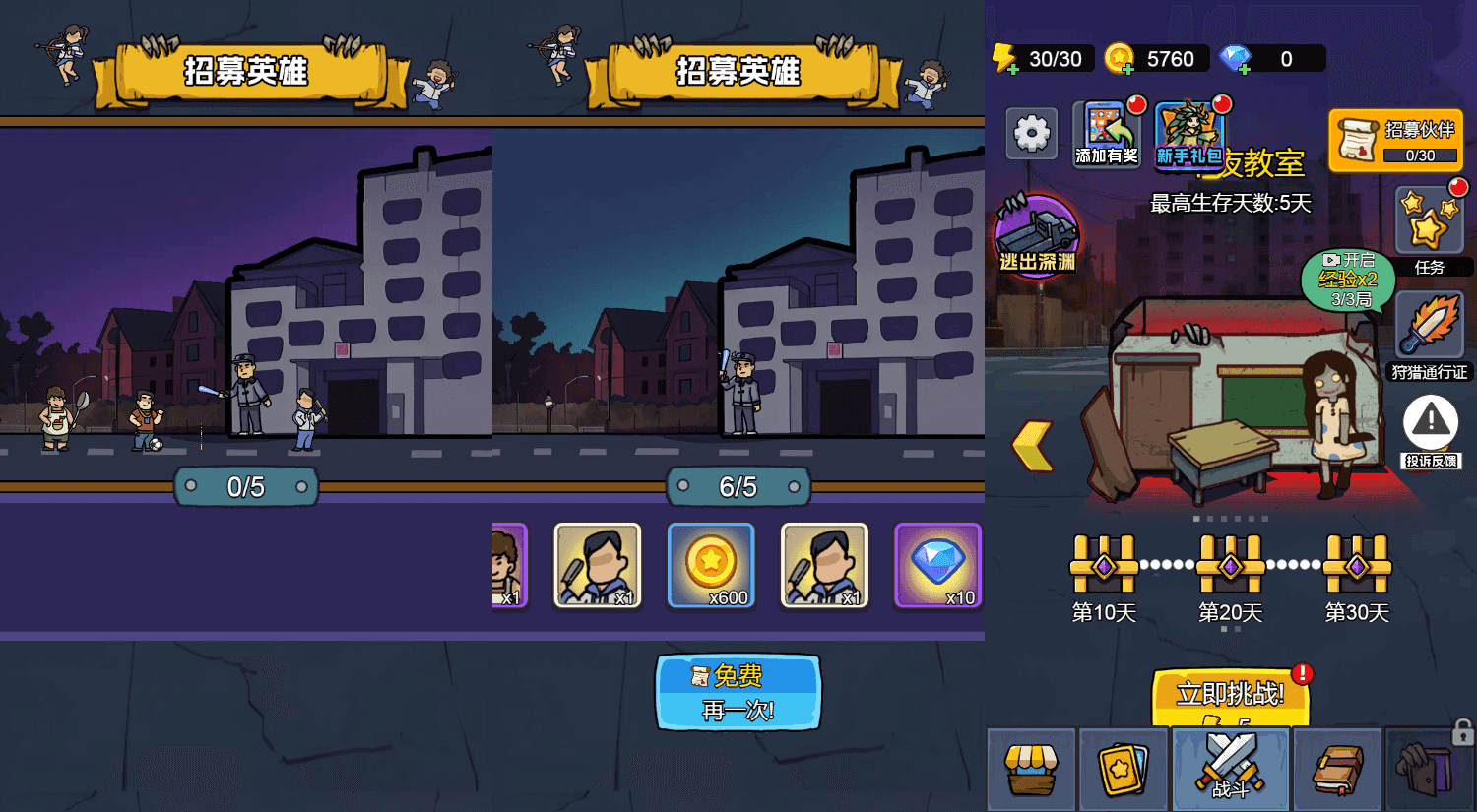Claim the day 10 treasure chest
The height and width of the screenshot is (812, 1477).
pos(1104,566)
